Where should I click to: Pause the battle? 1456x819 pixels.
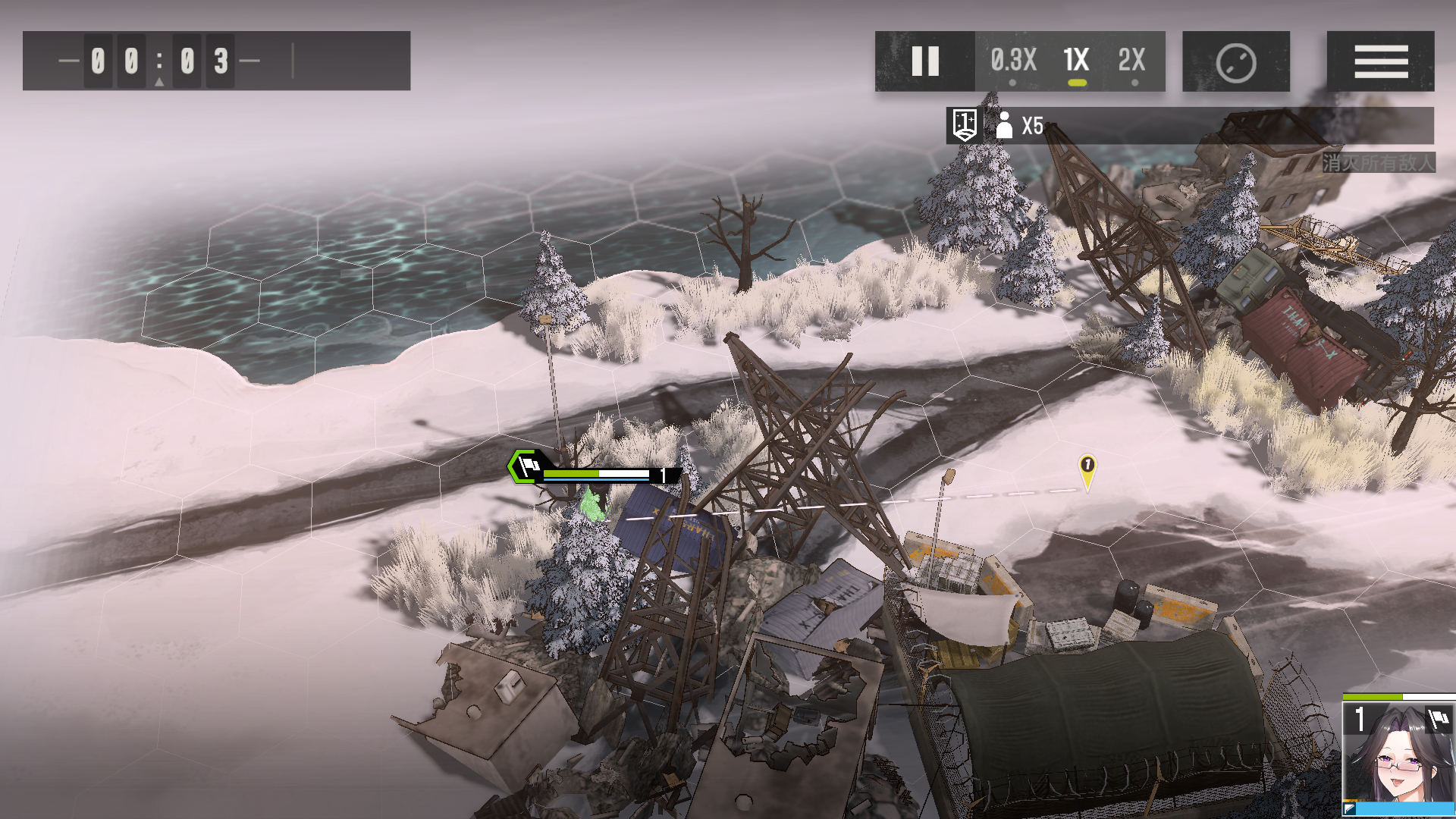click(x=924, y=61)
